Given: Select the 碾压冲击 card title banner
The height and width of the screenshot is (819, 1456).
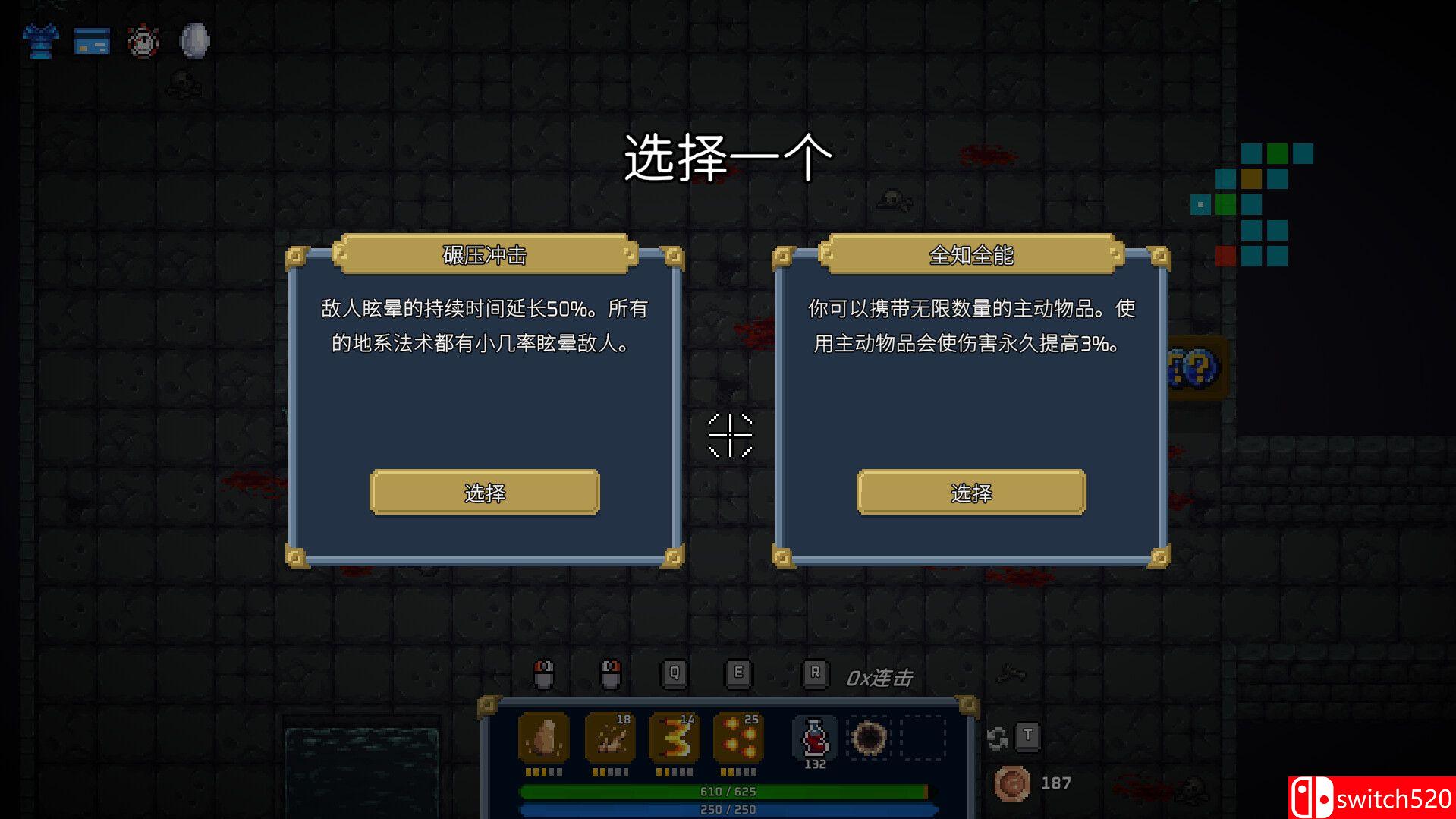Looking at the screenshot, I should [483, 256].
